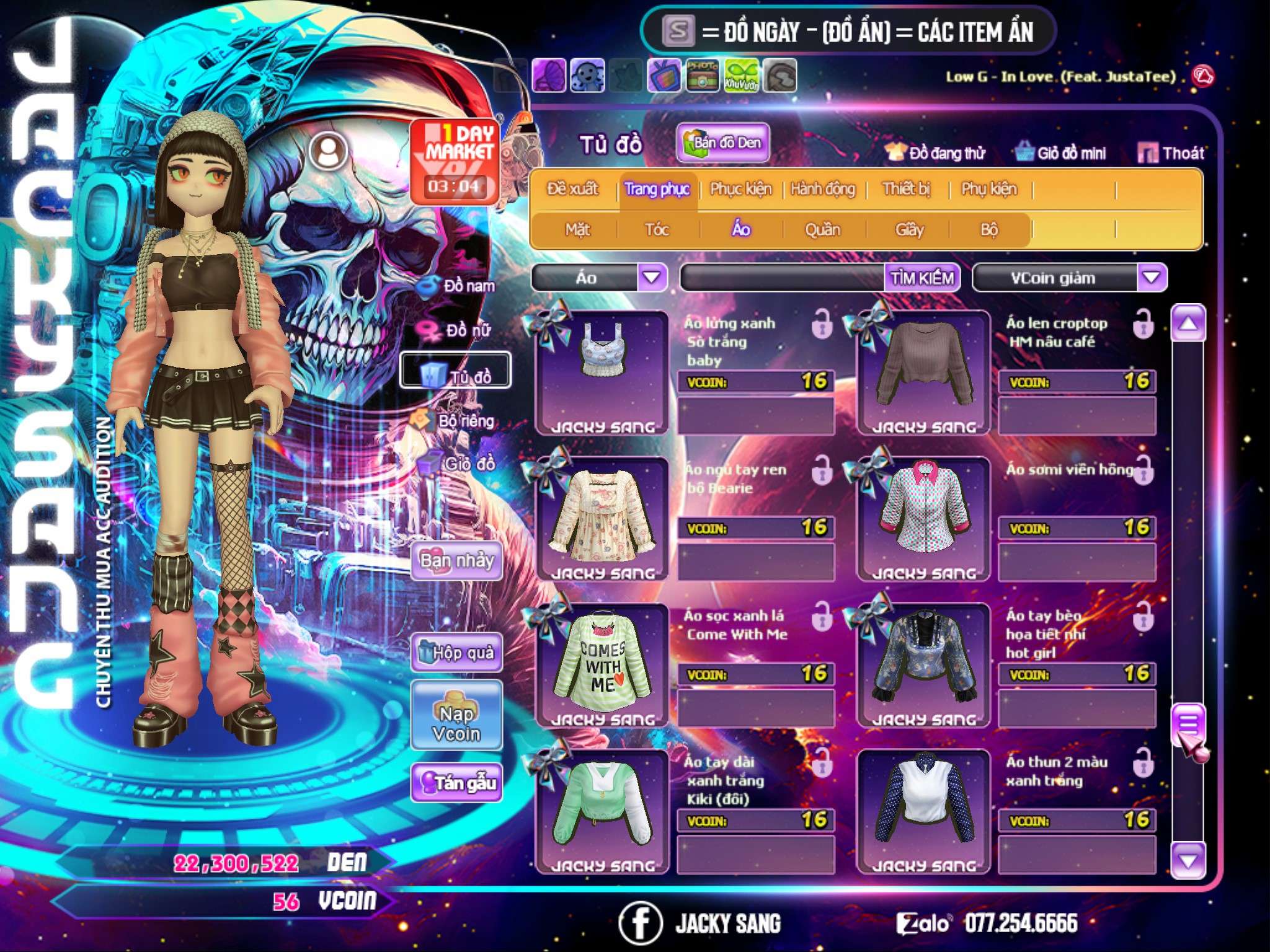This screenshot has height=952, width=1270.
Task: Exit the wardrobe with Thoát
Action: [x=1171, y=153]
